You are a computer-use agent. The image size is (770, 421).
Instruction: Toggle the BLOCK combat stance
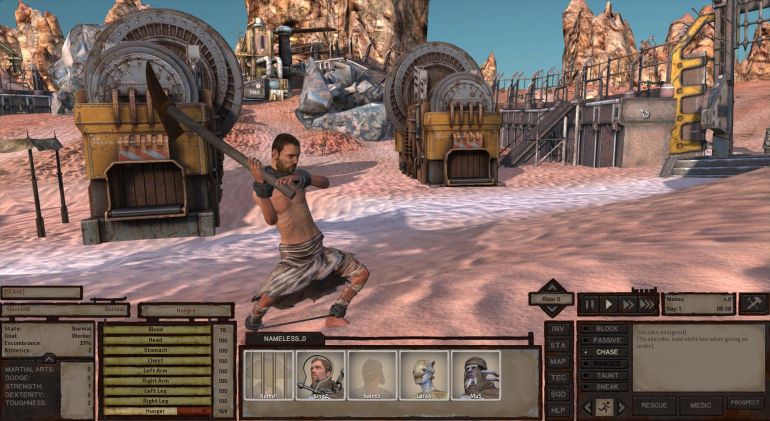click(605, 328)
